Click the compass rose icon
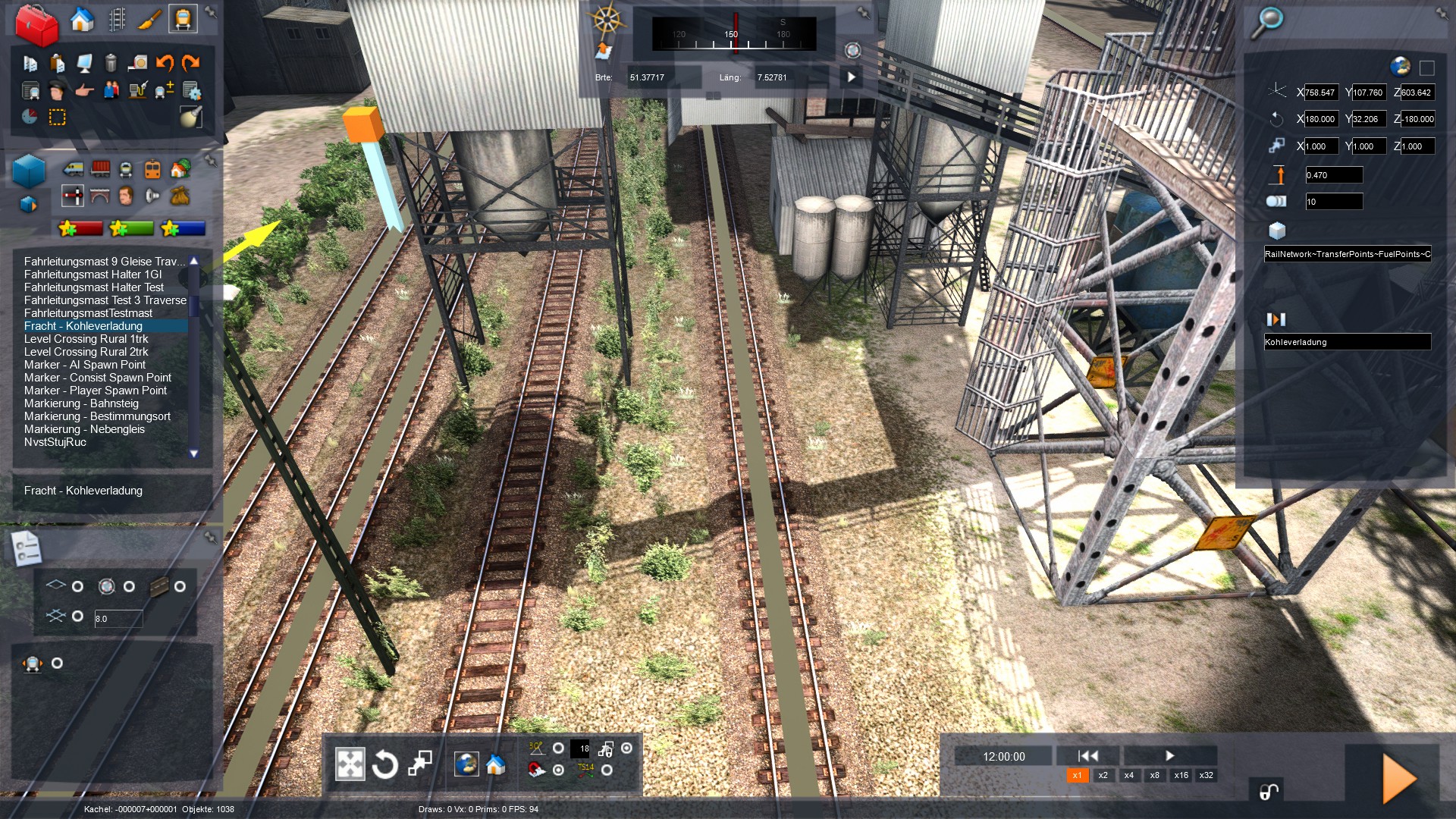Image resolution: width=1456 pixels, height=819 pixels. 607,18
